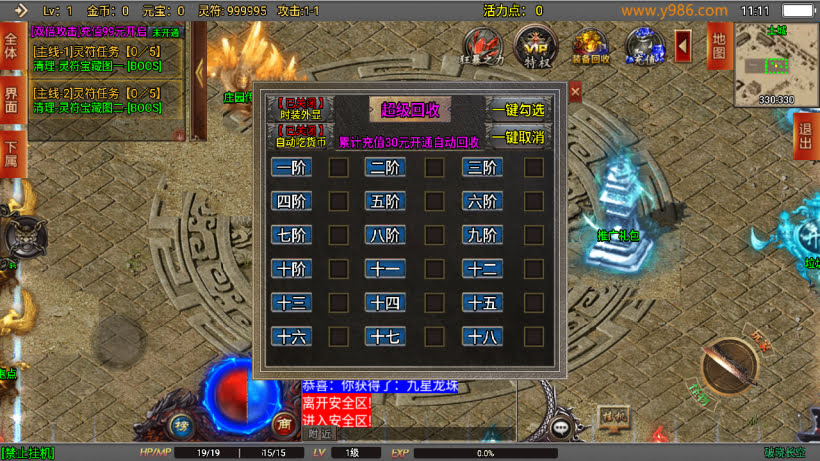Click the minimap of 土城
The height and width of the screenshot is (461, 820).
coord(776,62)
